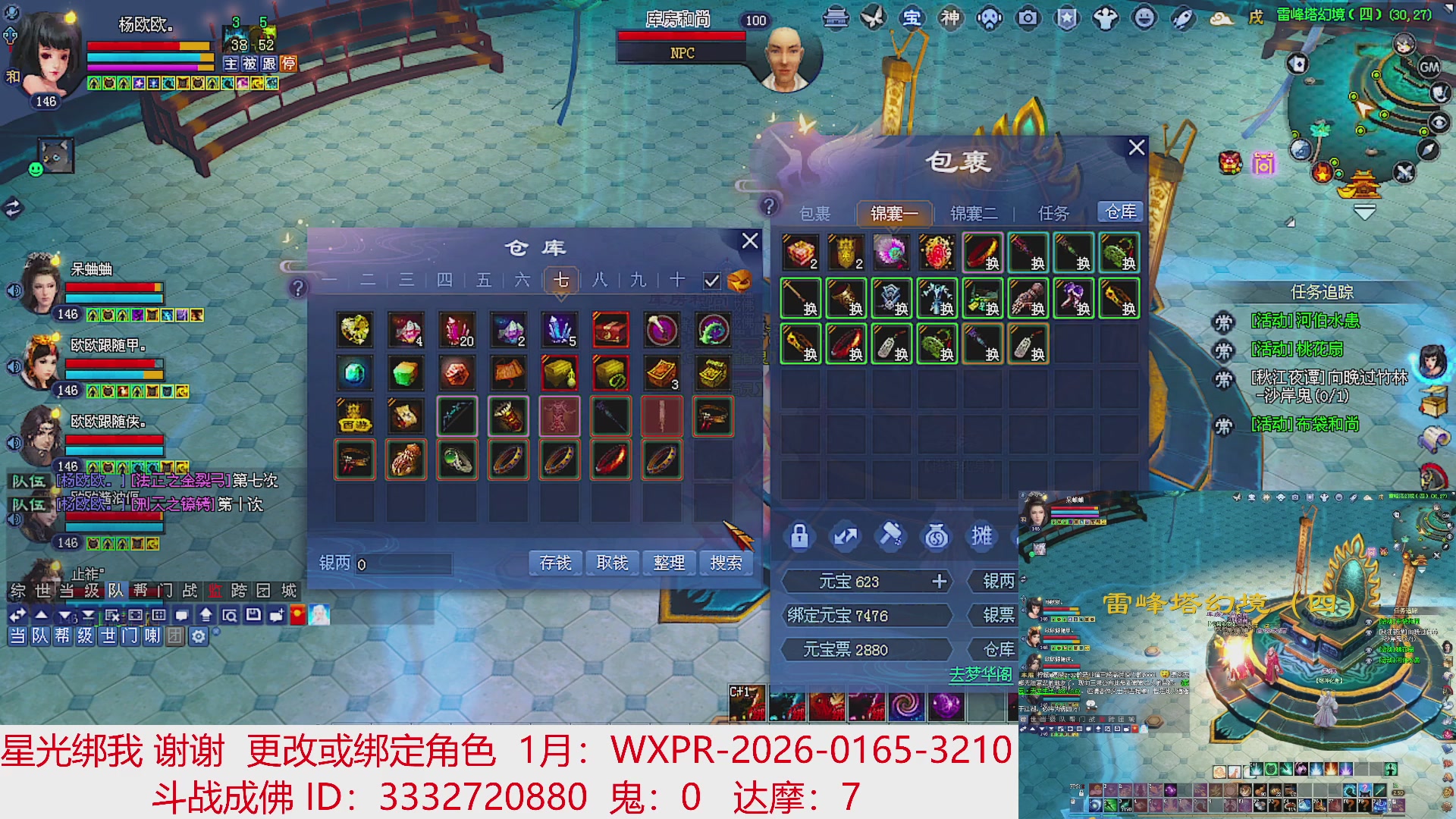Click the plus next to 元宝 623
This screenshot has height=819, width=1456.
click(940, 581)
